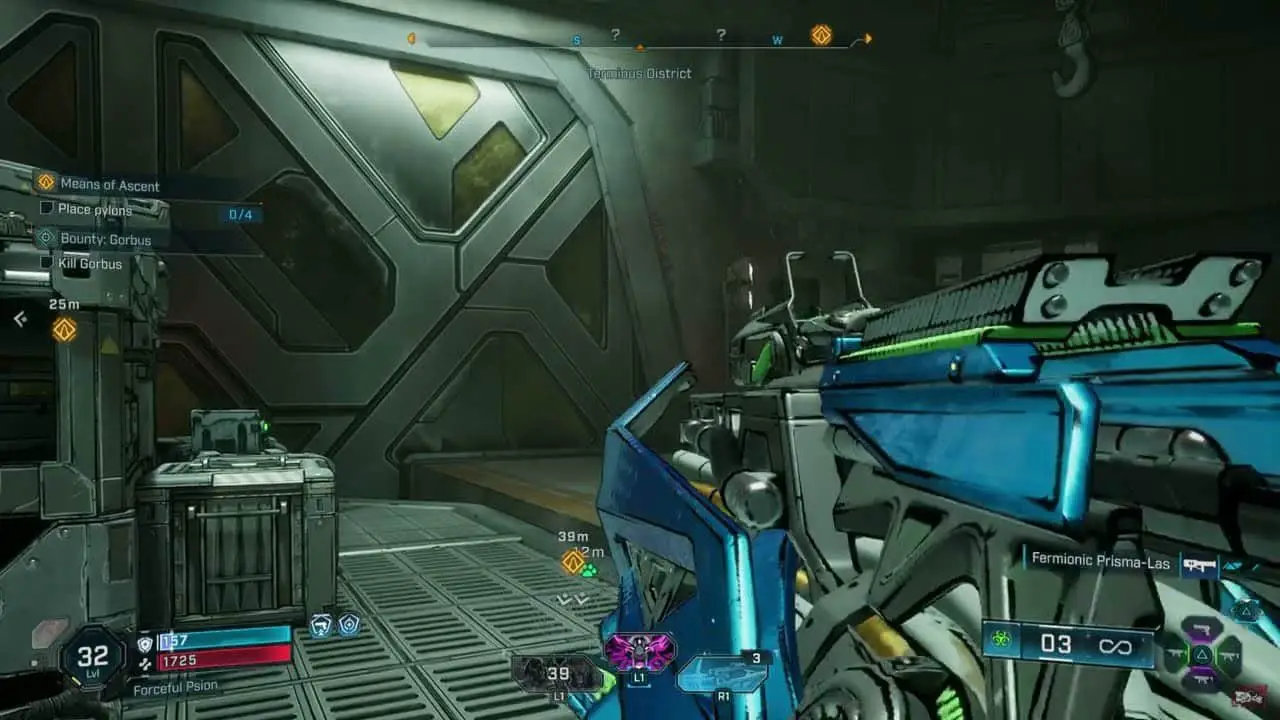Viewport: 1280px width, 720px height.
Task: Click the orange mission marker on the compass
Action: 821,36
